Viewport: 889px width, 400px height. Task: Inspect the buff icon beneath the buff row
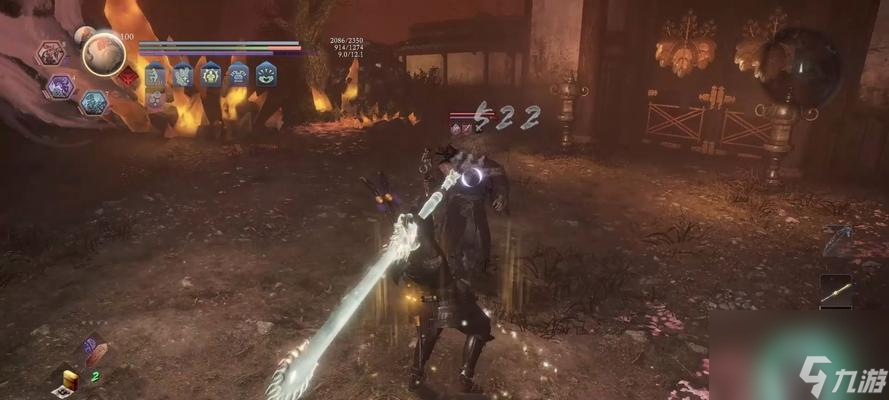[155, 98]
